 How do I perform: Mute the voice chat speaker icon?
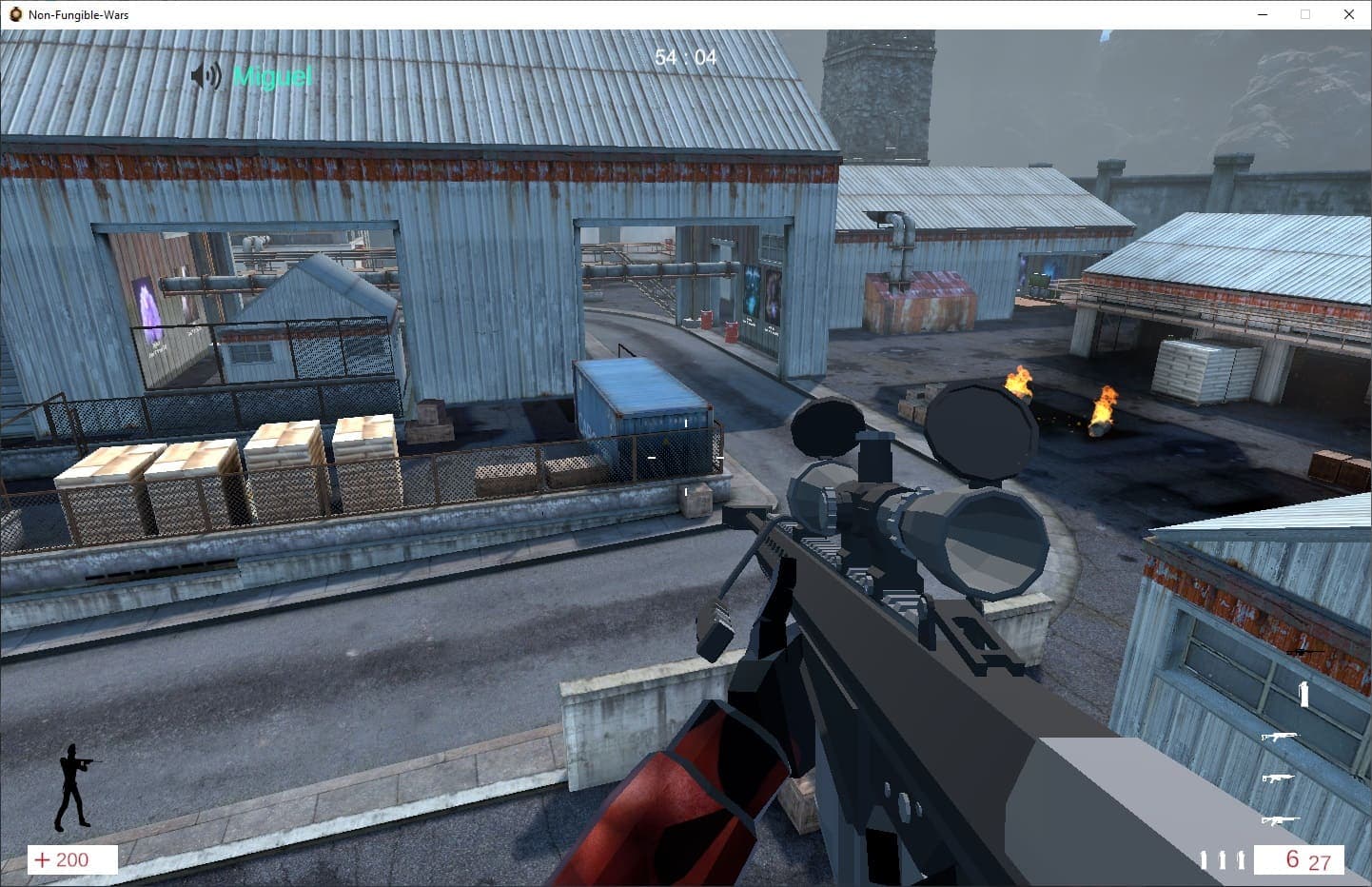coord(206,76)
